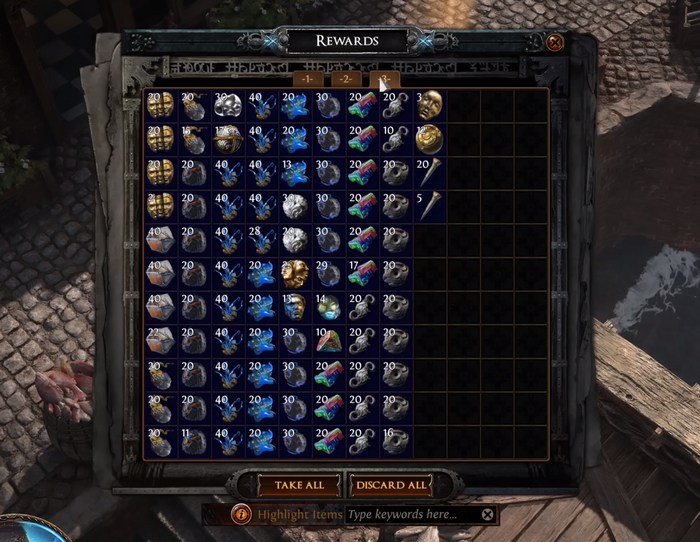Choose the spike stack of 5

pyautogui.click(x=430, y=206)
